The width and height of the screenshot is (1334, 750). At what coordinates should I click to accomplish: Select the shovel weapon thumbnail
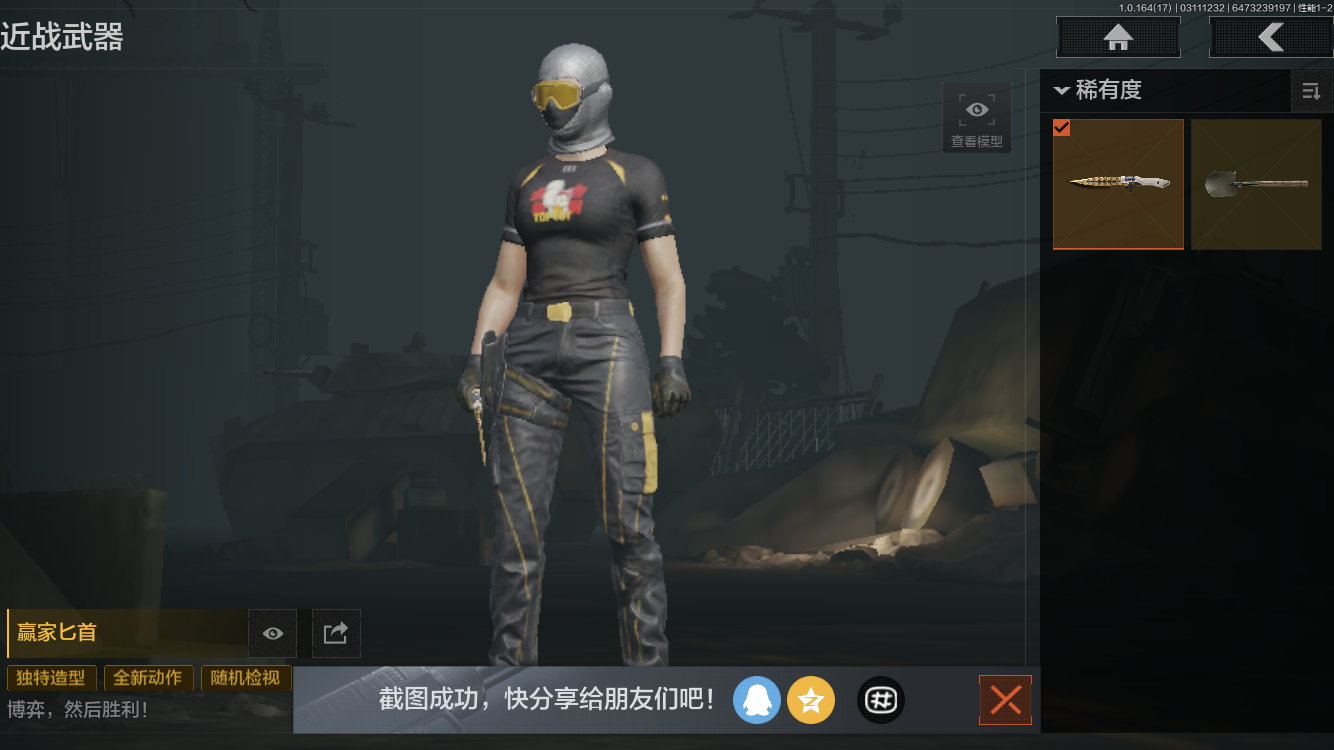pyautogui.click(x=1256, y=183)
